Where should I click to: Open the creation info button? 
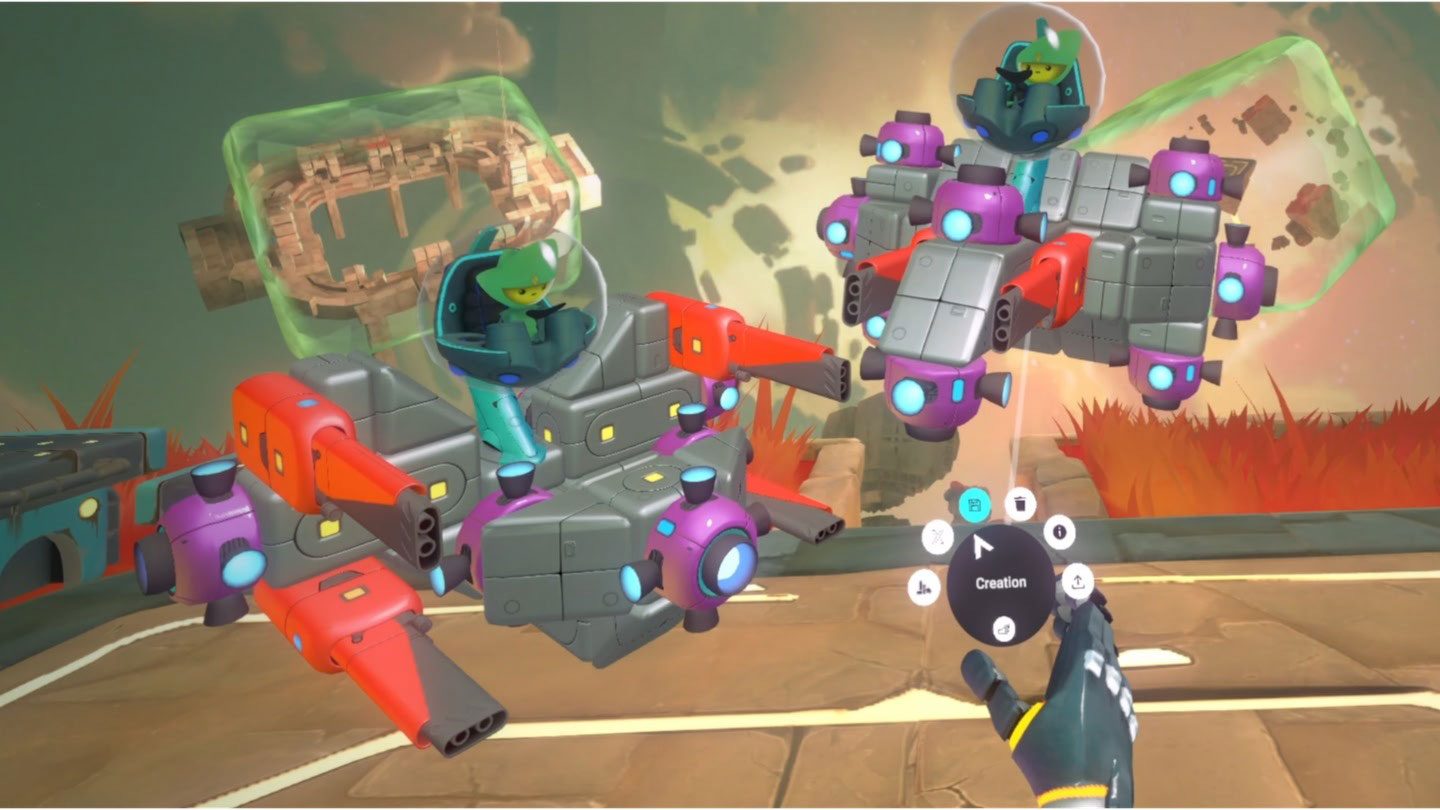(x=1059, y=532)
